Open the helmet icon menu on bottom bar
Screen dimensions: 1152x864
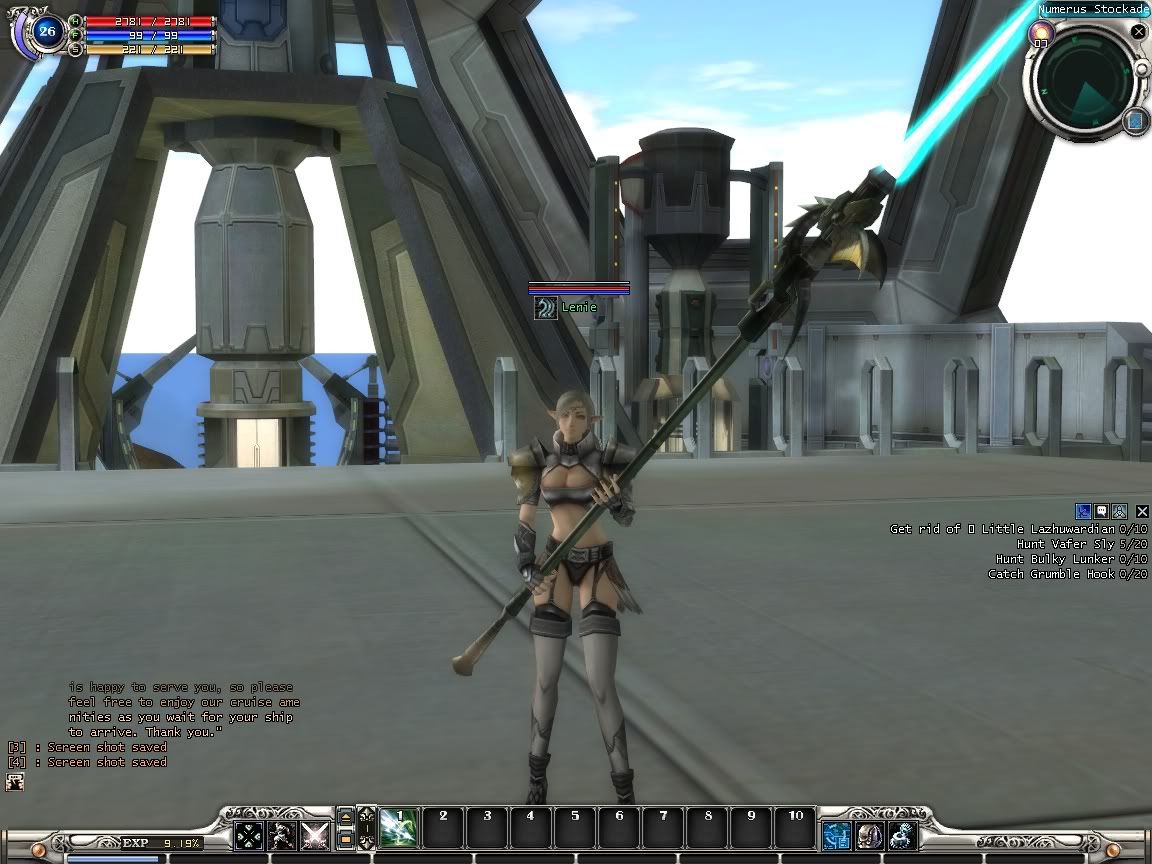[870, 835]
